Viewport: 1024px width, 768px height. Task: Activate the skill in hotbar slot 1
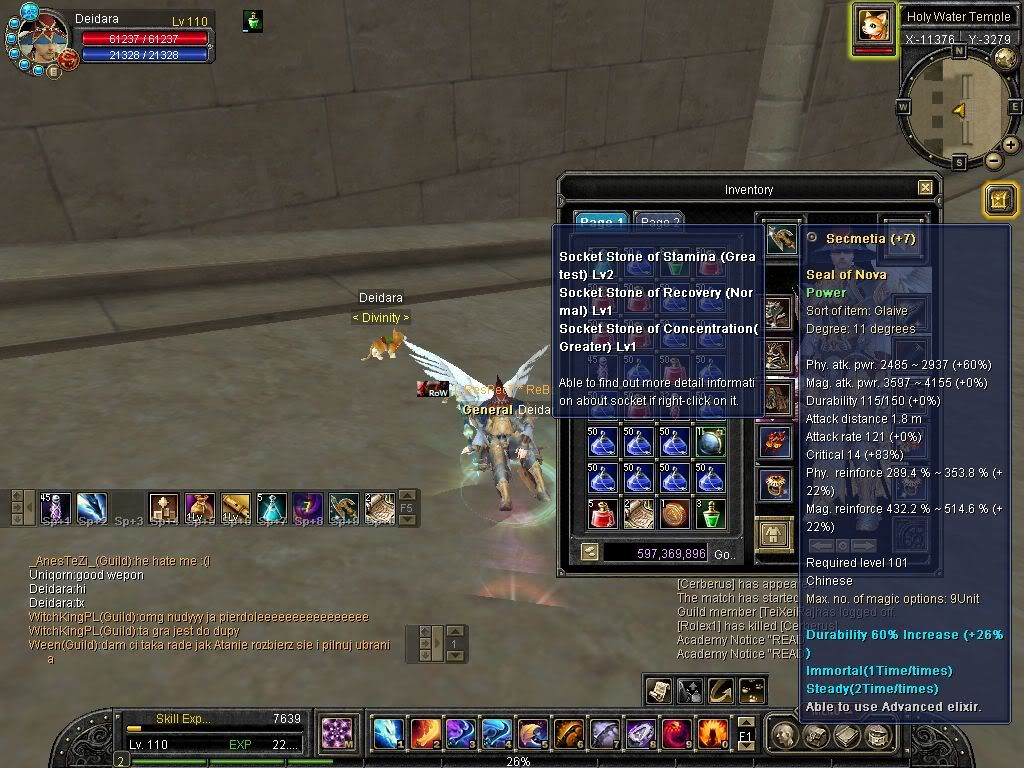388,735
